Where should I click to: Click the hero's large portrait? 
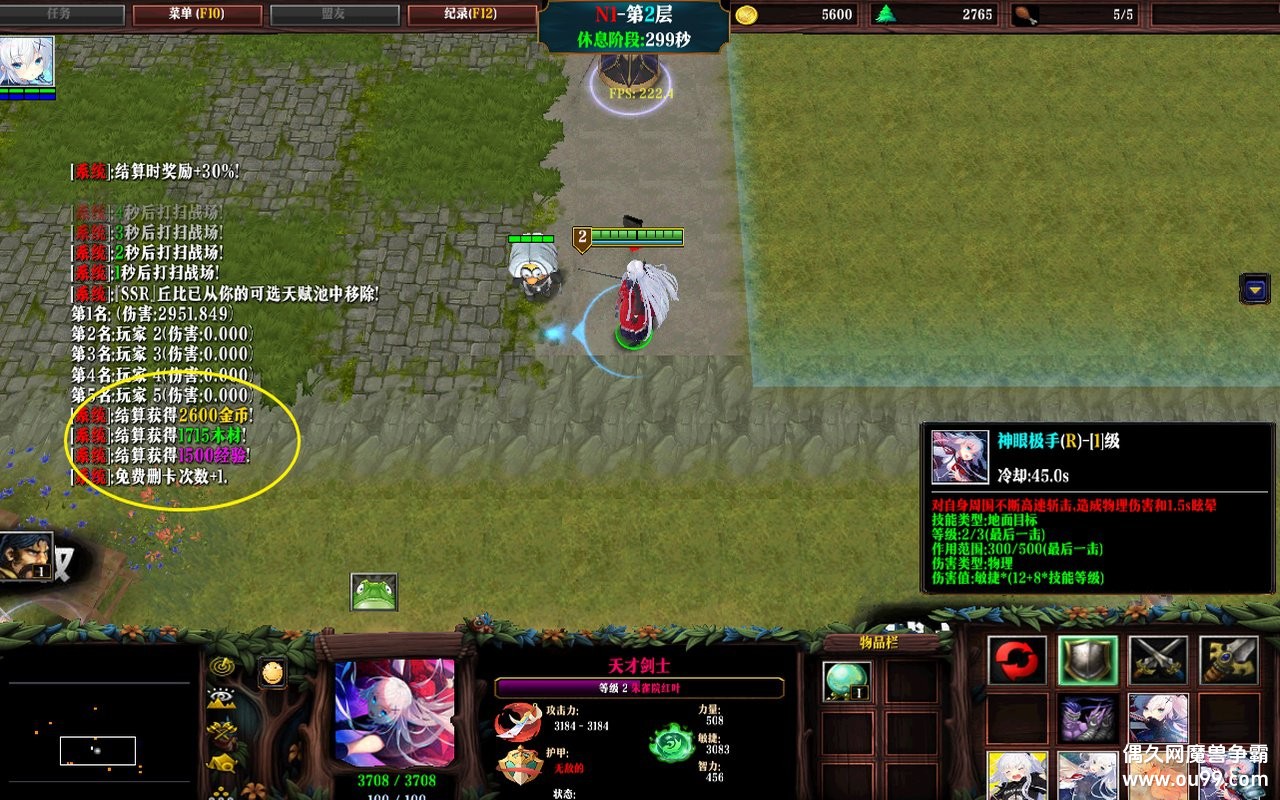coord(394,712)
